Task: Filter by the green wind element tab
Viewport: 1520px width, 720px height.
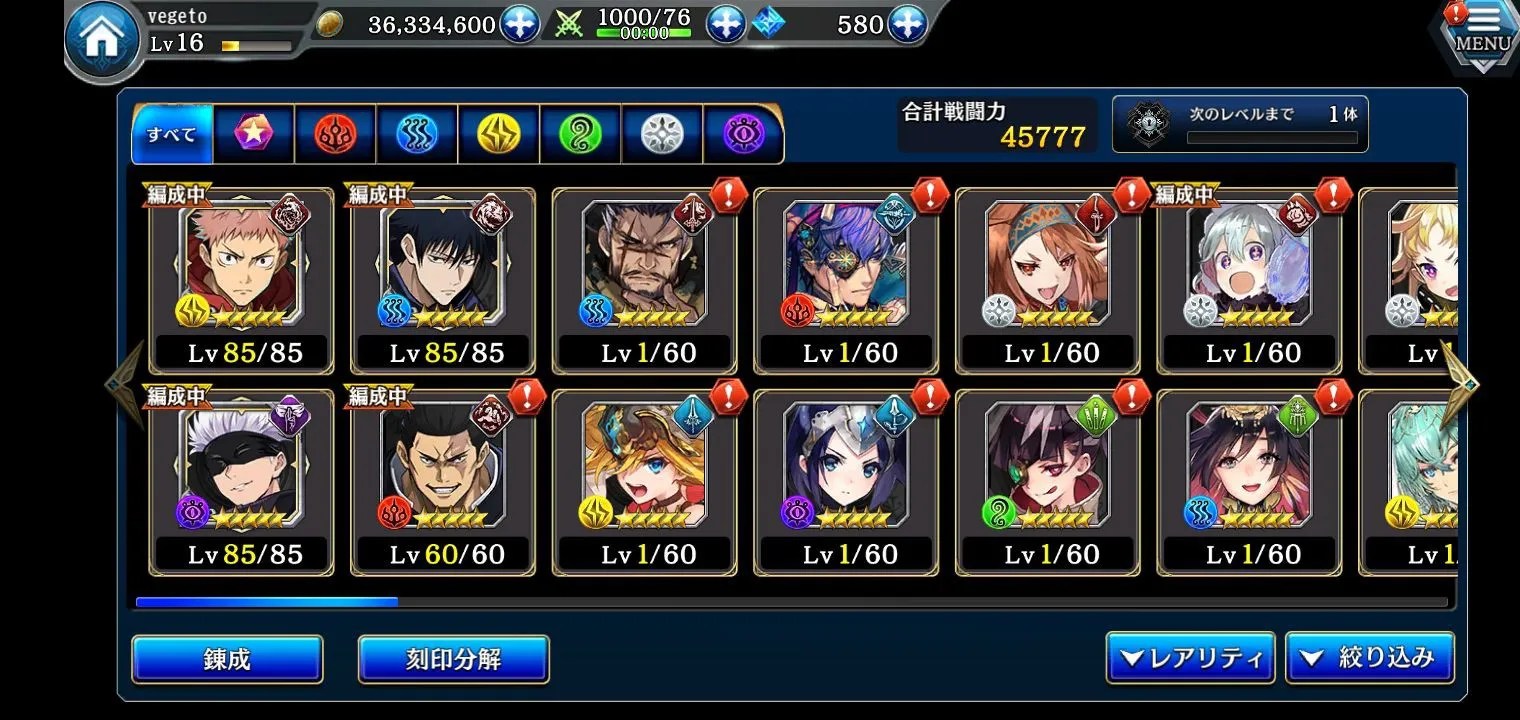Action: (581, 134)
